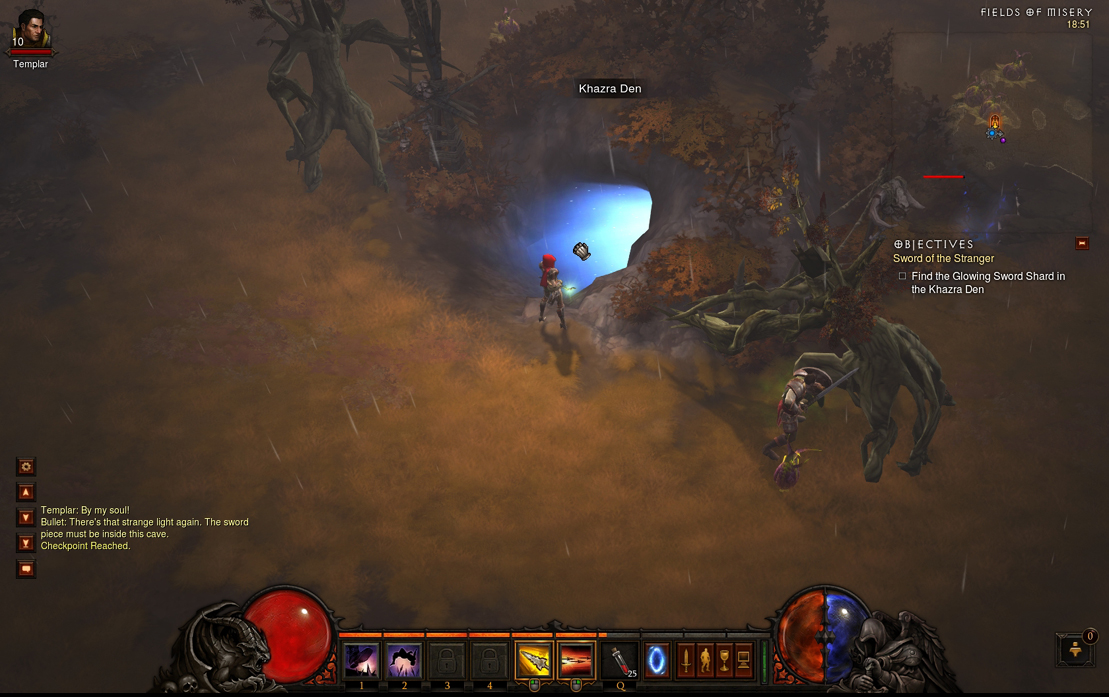1109x697 pixels.
Task: Jump to bottom of chat log
Action: (x=26, y=543)
